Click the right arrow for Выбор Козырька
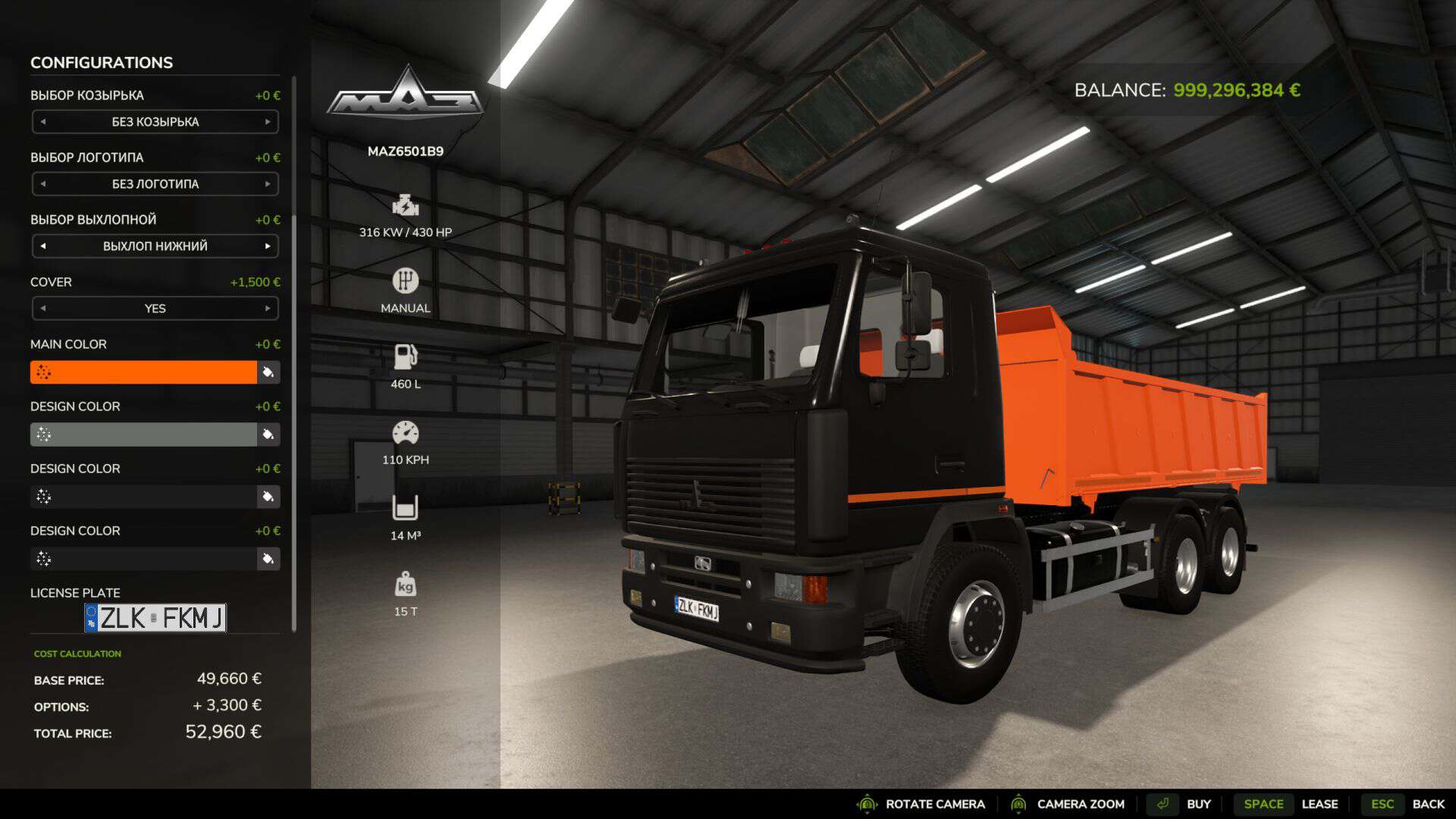Screen dimensions: 1456x819 point(268,122)
